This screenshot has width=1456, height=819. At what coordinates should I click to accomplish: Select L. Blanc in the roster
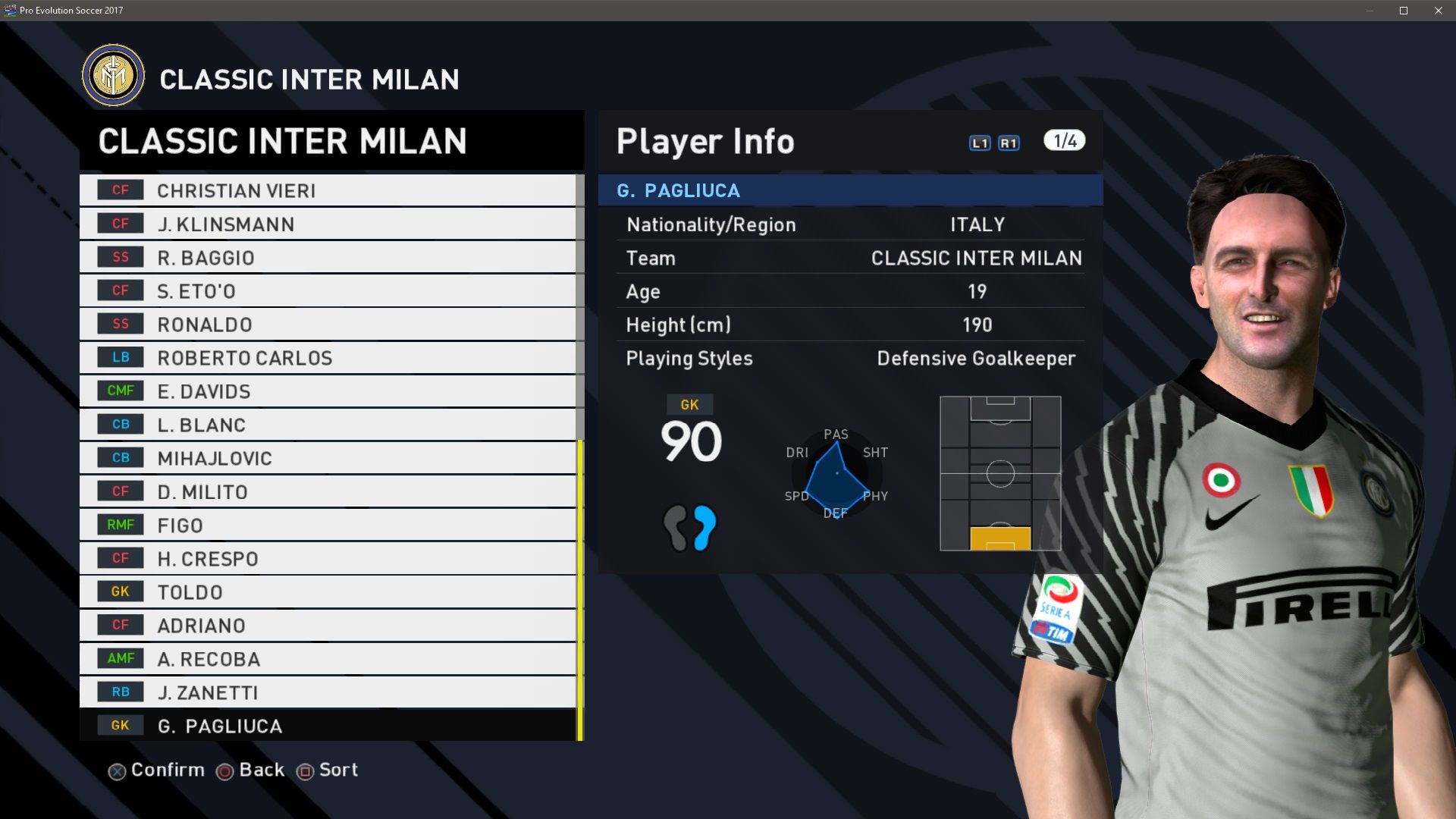coord(328,425)
